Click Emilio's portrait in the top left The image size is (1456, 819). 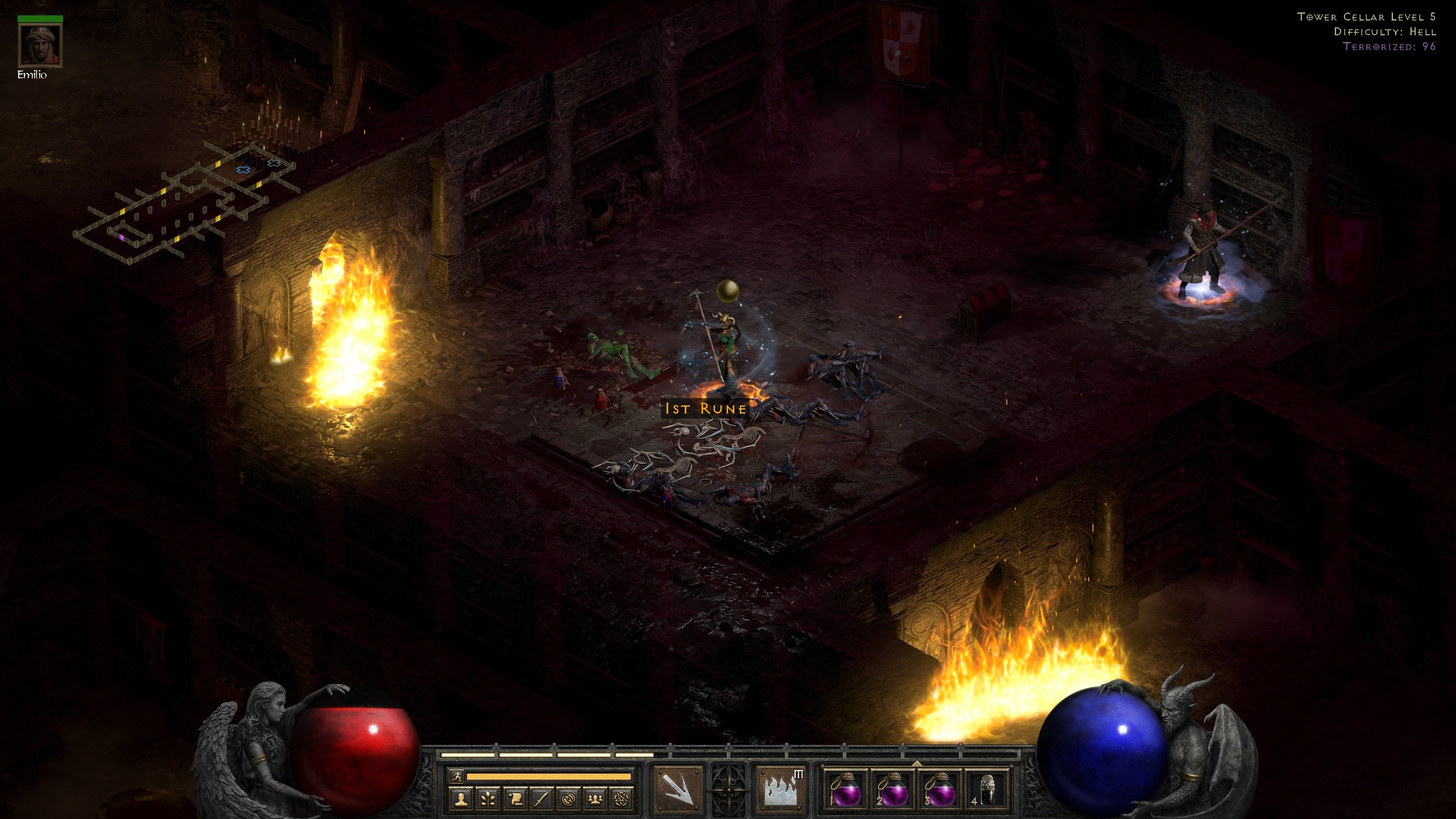pyautogui.click(x=40, y=45)
